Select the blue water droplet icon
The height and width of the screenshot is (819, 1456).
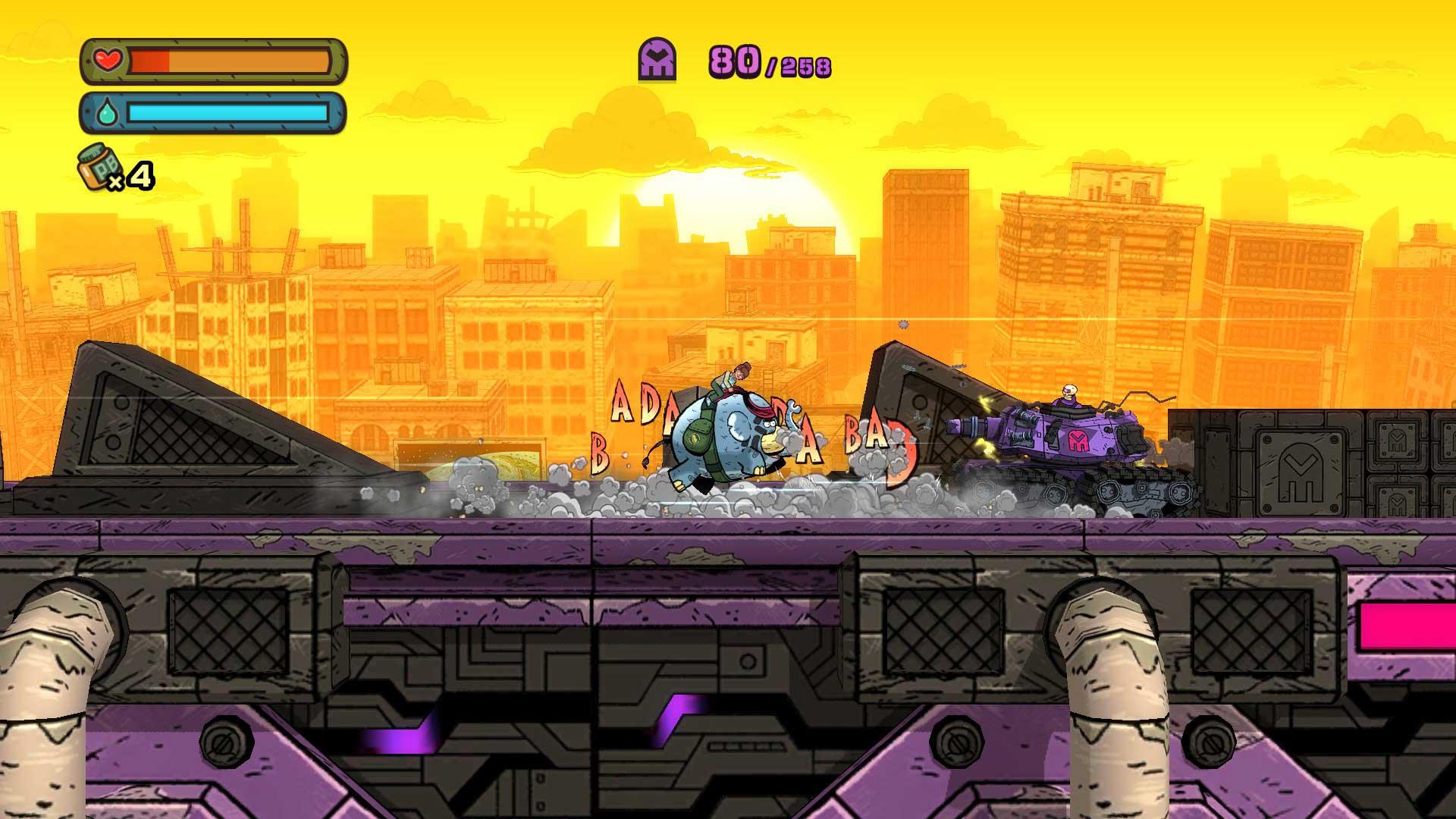click(106, 112)
